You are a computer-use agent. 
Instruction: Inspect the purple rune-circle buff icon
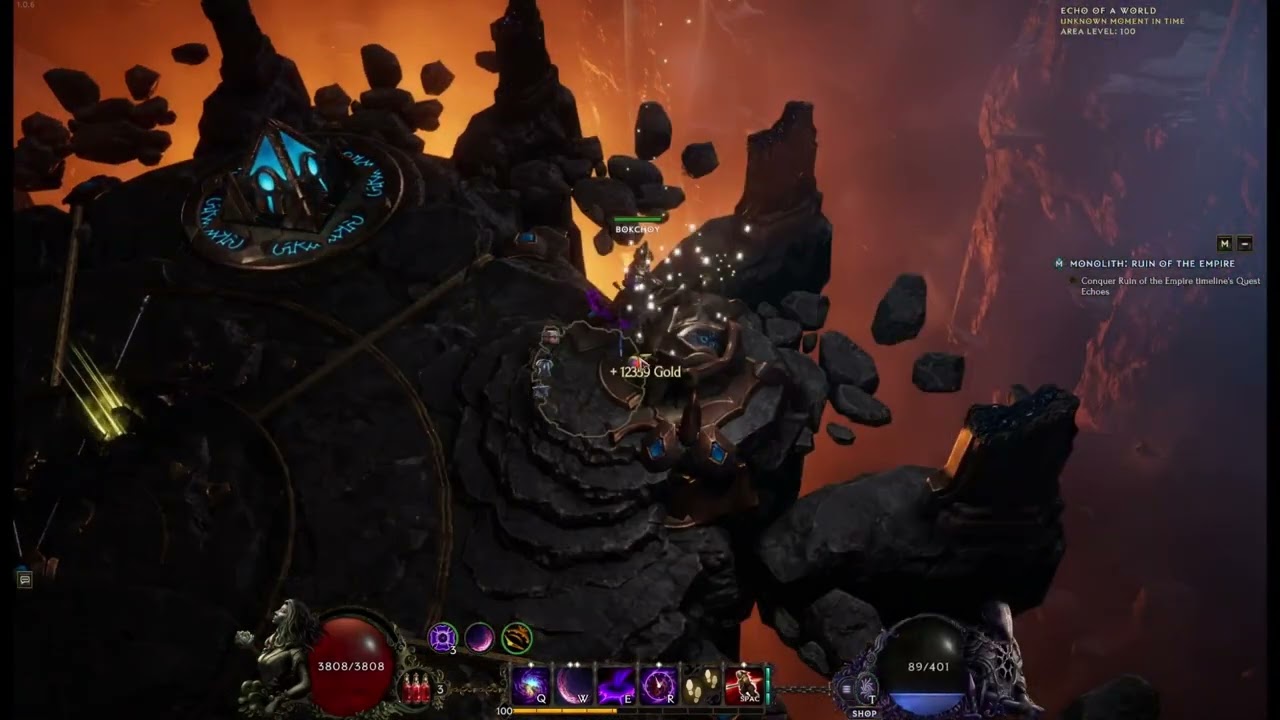(443, 637)
